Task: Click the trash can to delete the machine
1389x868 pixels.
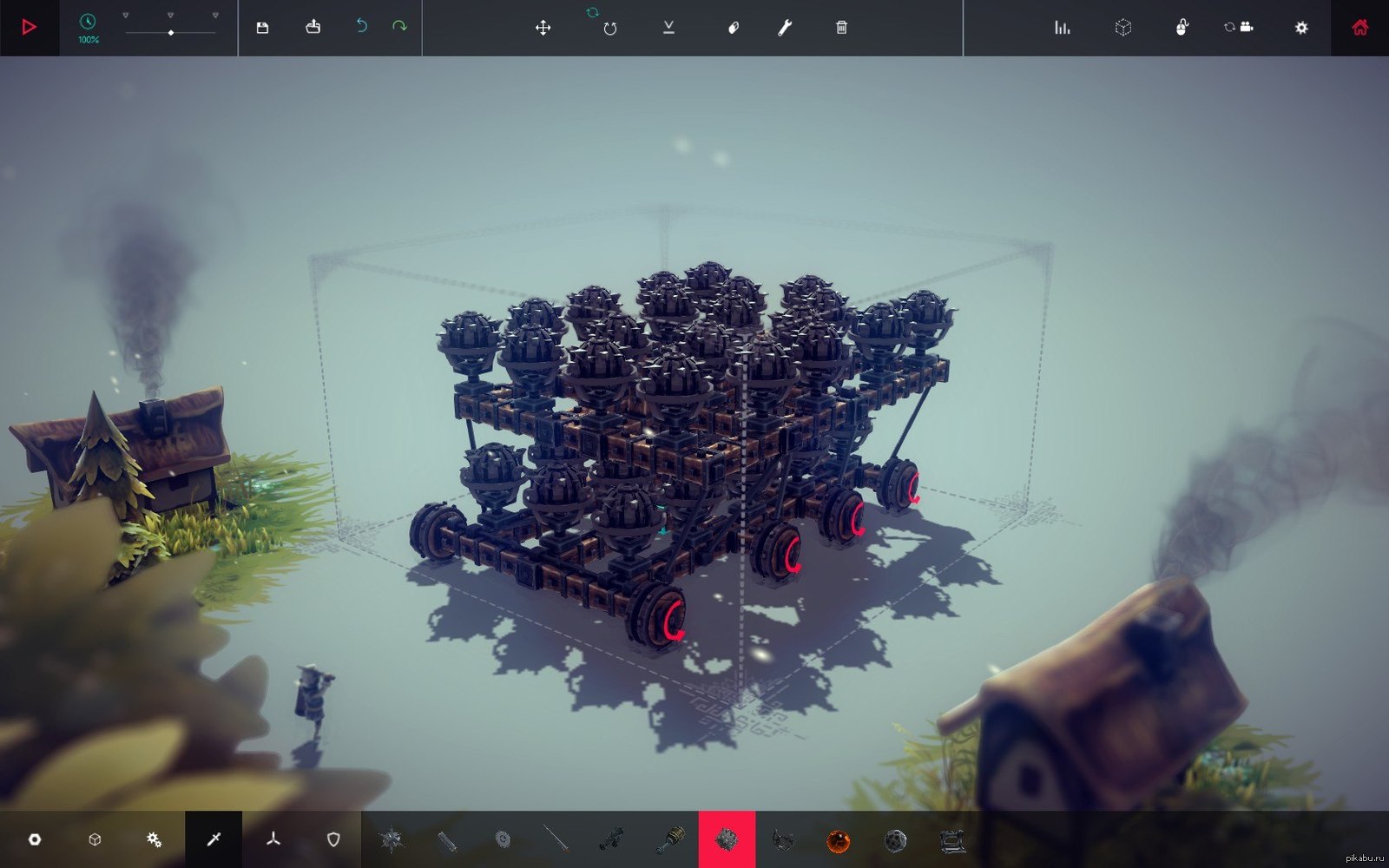Action: [841, 28]
